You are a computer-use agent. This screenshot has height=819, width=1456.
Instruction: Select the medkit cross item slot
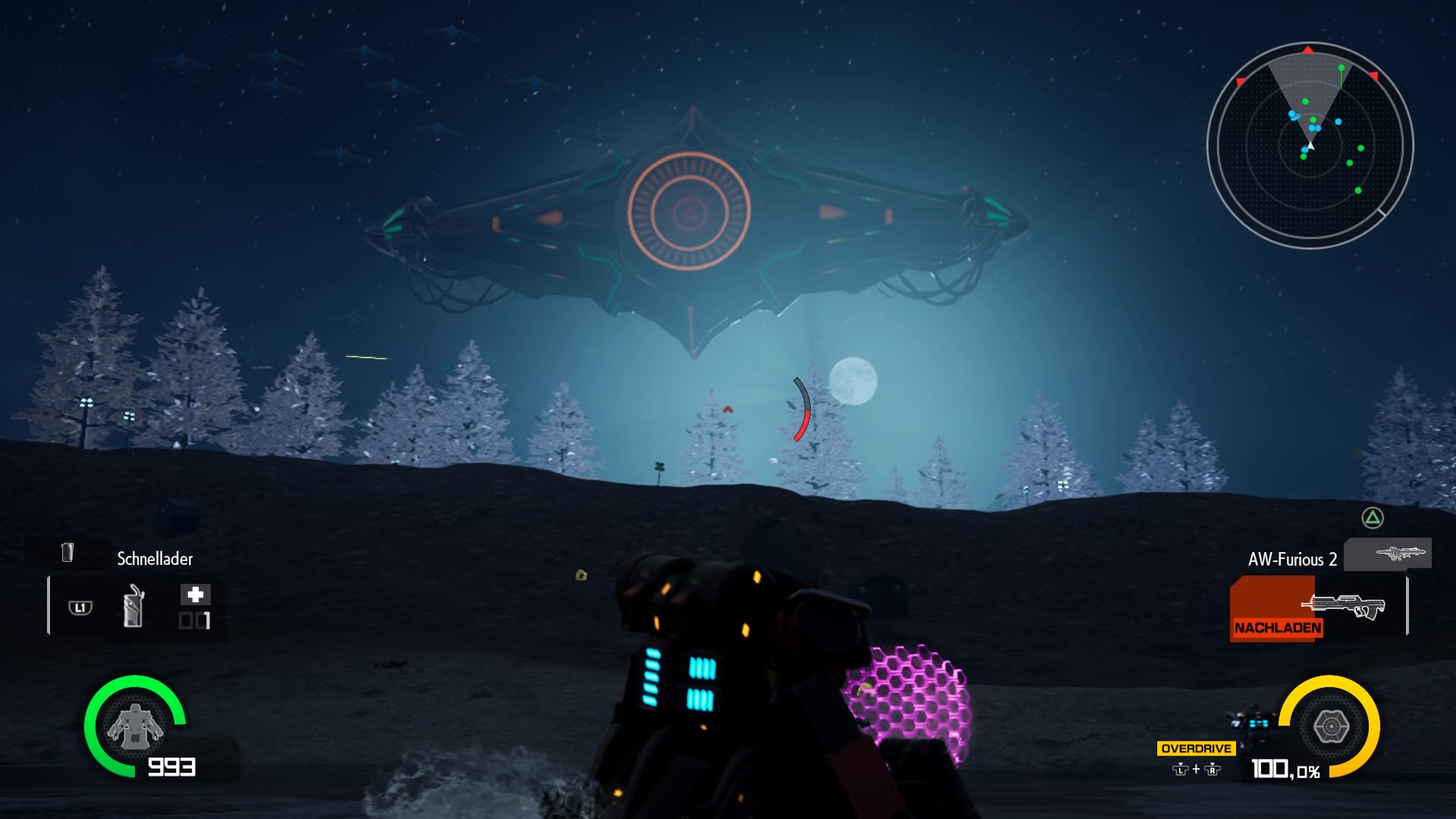[x=195, y=595]
